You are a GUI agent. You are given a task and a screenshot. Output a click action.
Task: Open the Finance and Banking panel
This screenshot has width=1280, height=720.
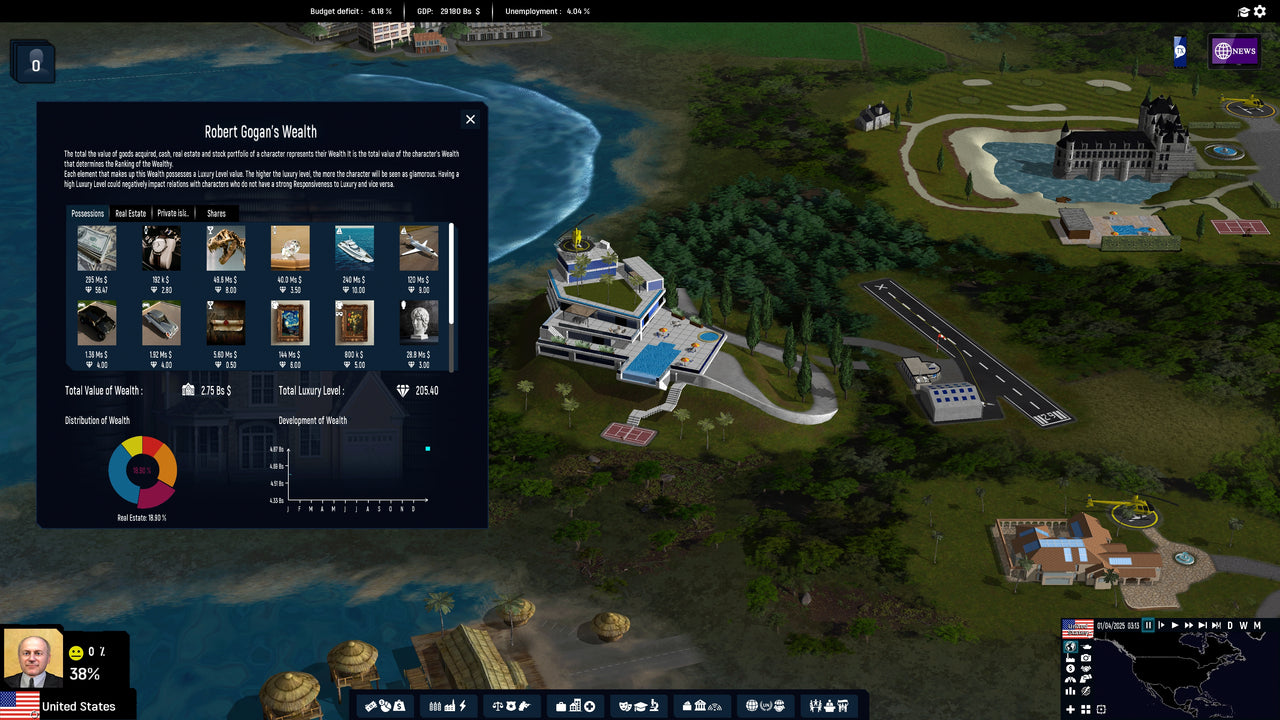[702, 705]
